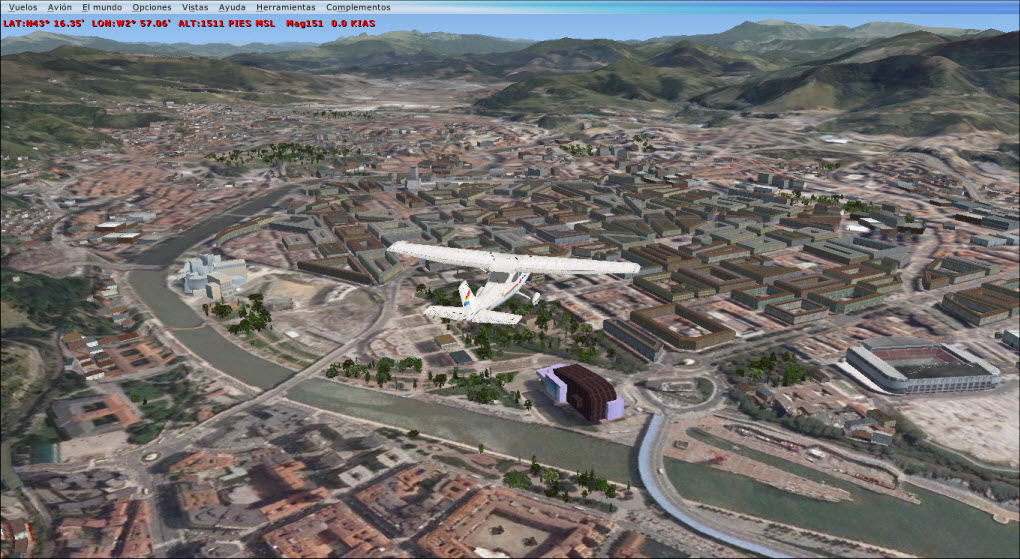Open the Vistas menu

[195, 7]
